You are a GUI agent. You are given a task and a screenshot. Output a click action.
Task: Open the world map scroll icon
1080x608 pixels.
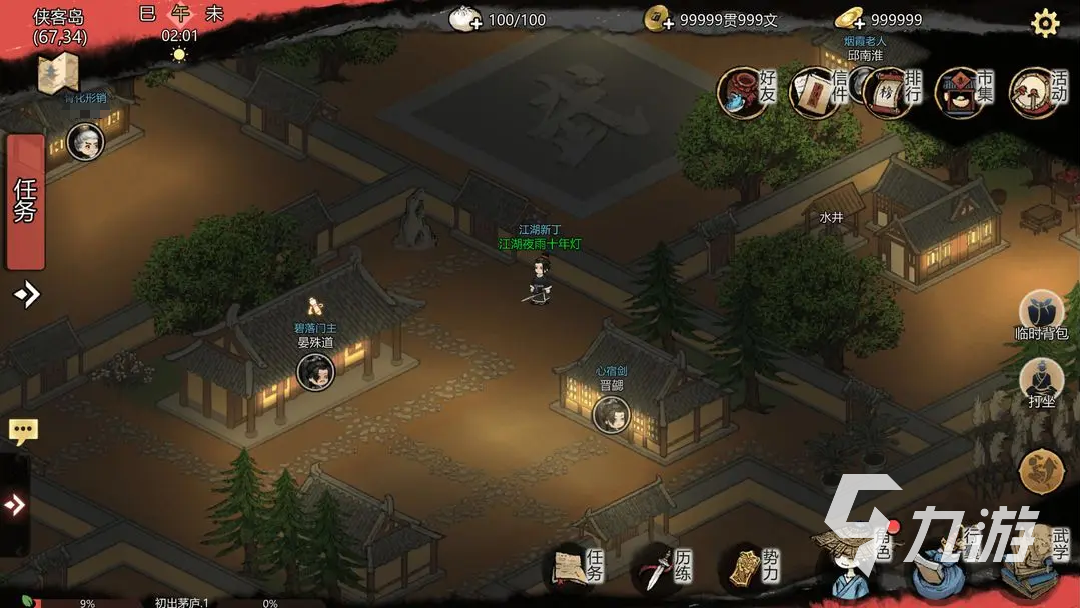58,73
